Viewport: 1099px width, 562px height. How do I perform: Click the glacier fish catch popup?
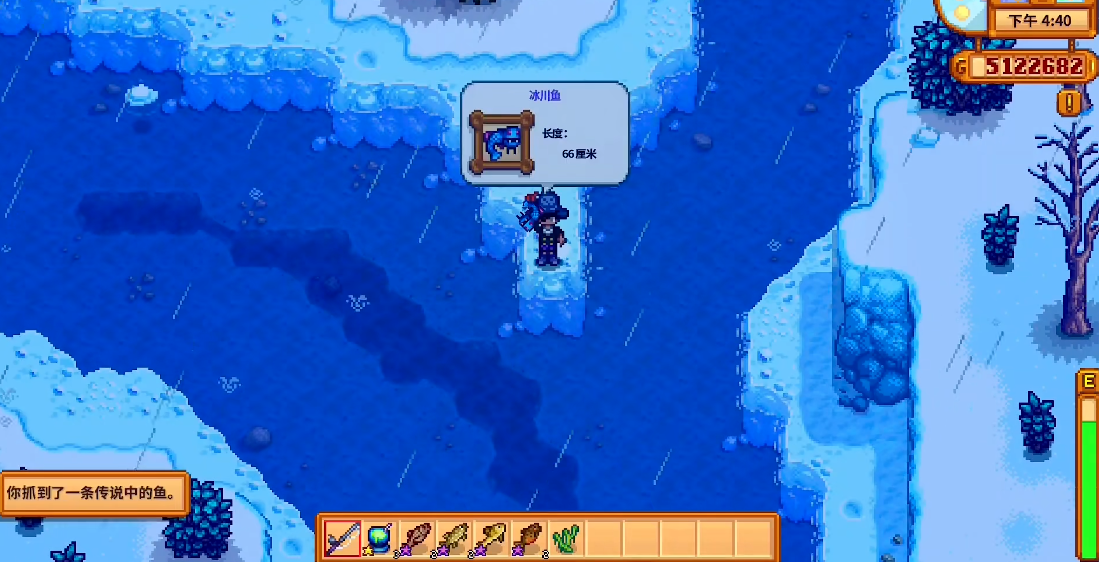coord(545,133)
